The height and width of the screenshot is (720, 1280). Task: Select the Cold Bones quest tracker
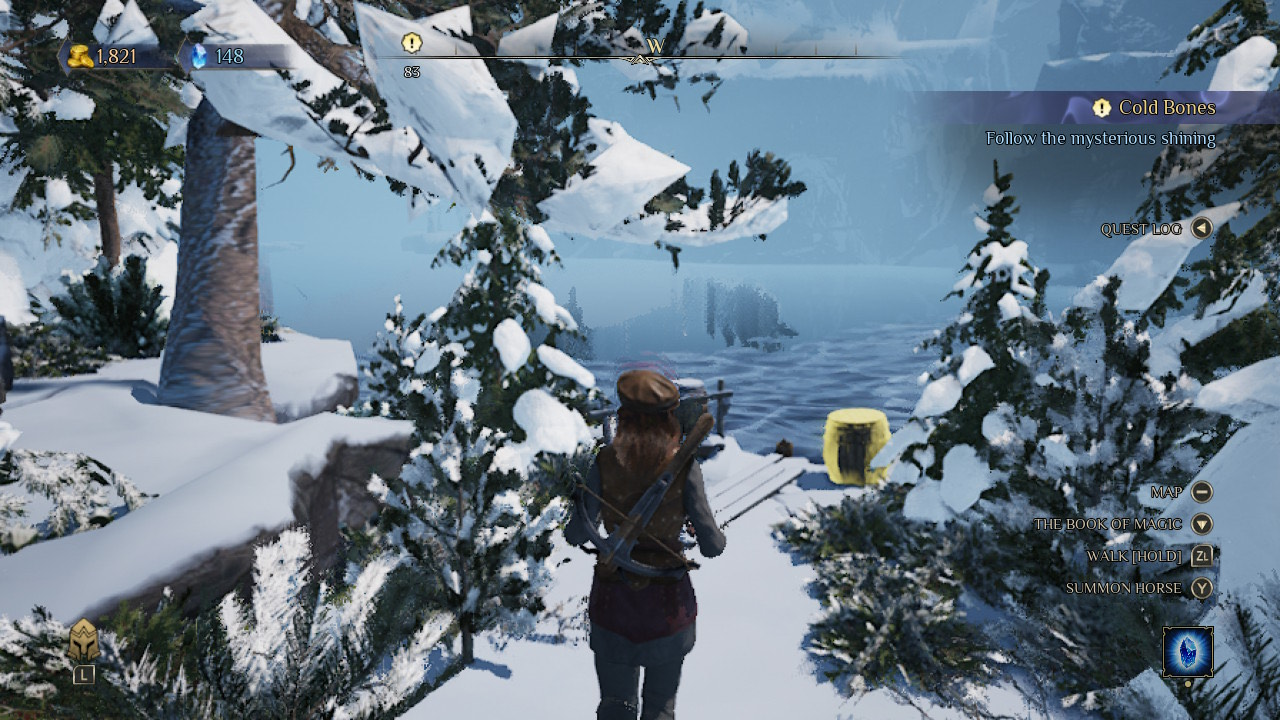point(1155,108)
